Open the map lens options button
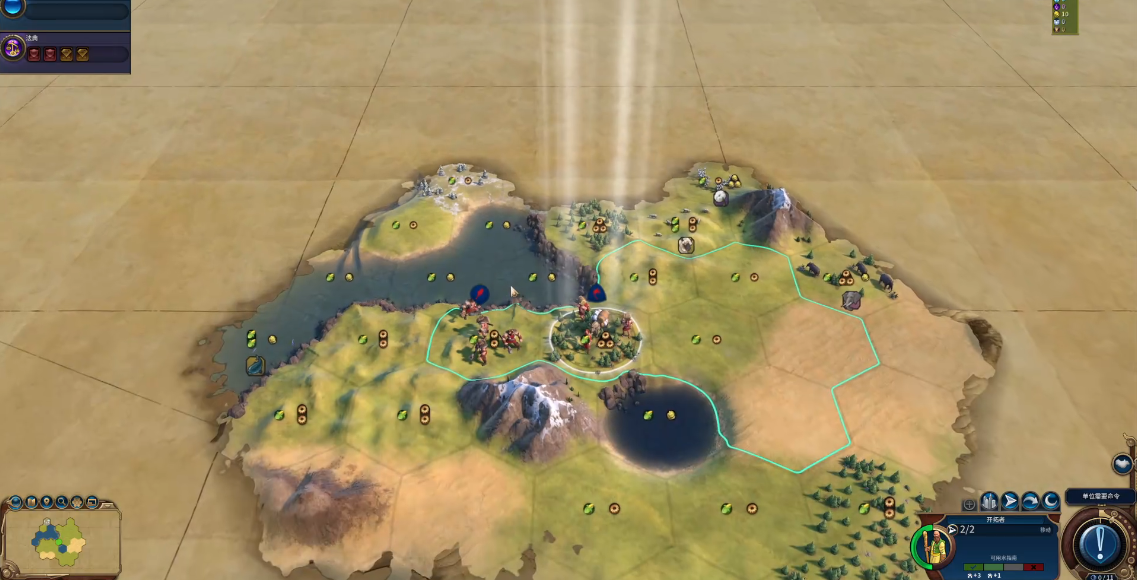1137x580 pixels. point(30,501)
